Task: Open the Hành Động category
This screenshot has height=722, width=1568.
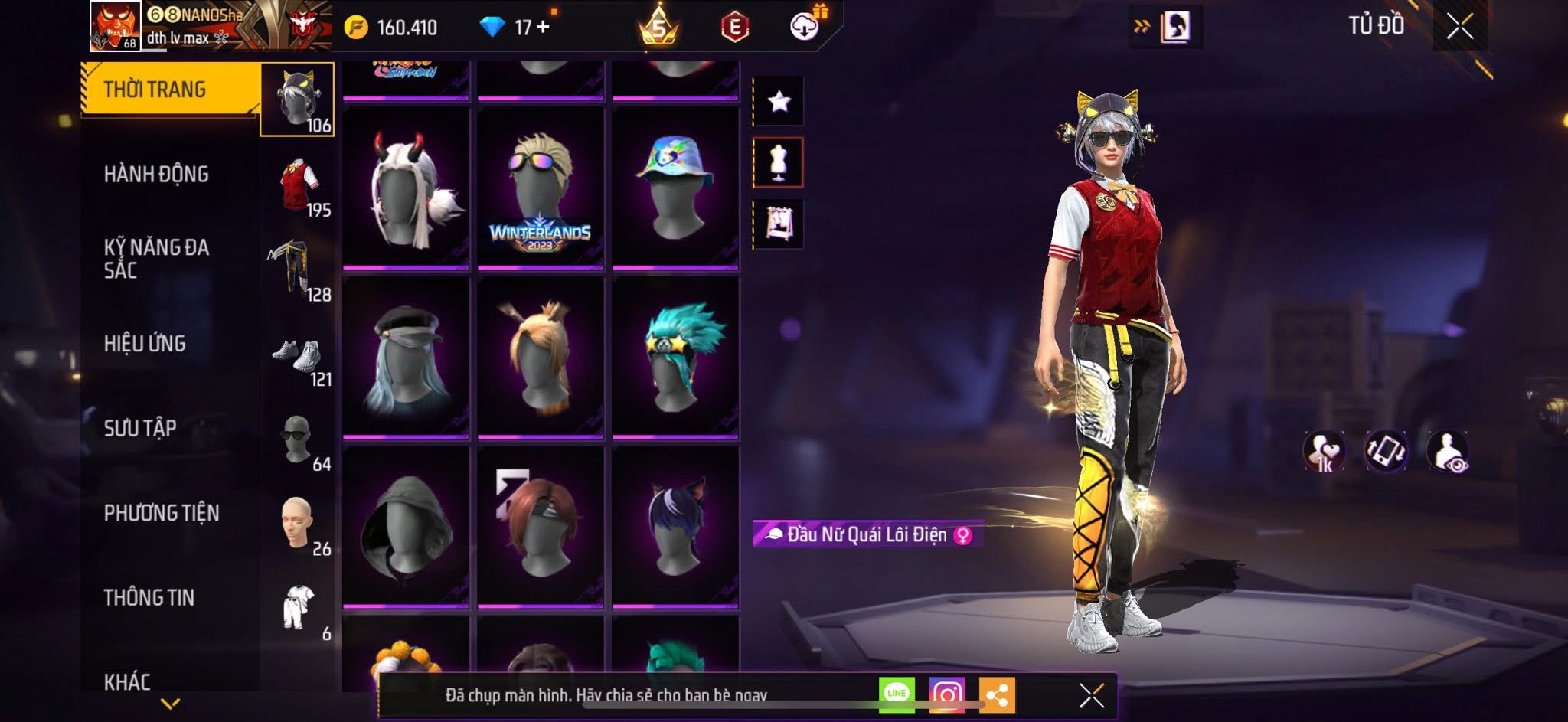Action: coord(156,175)
